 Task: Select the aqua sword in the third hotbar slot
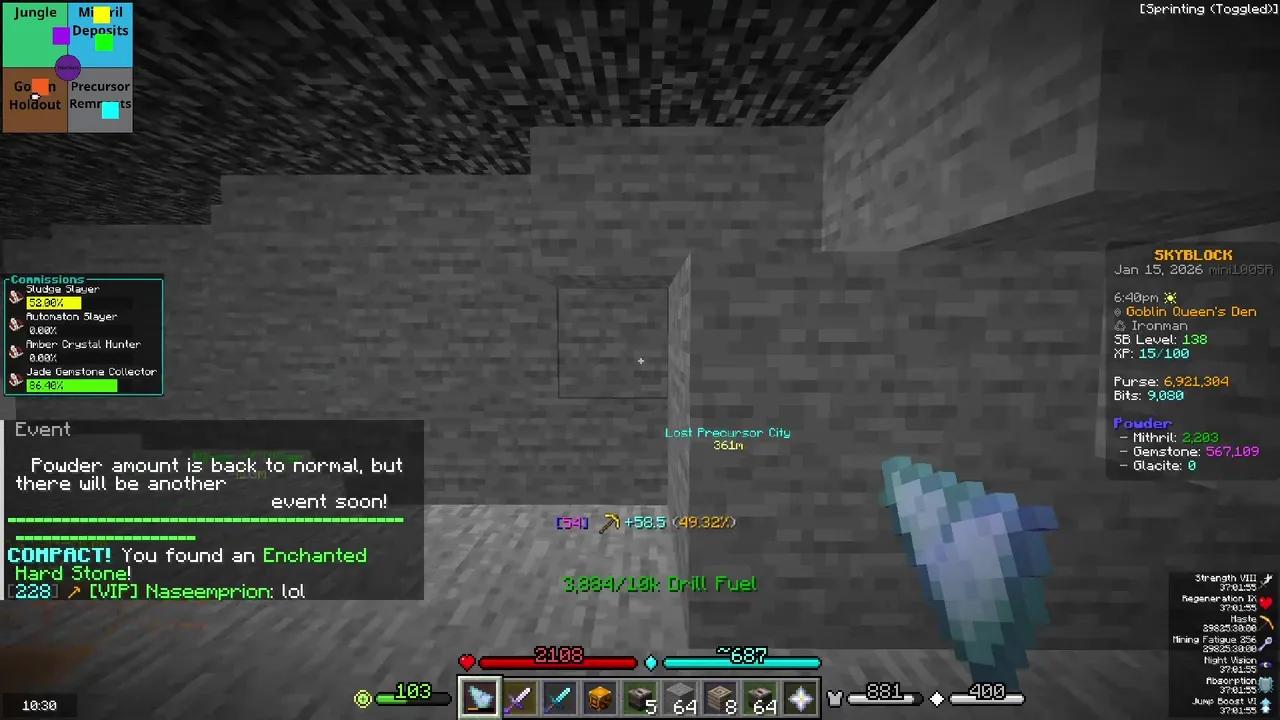pos(558,697)
